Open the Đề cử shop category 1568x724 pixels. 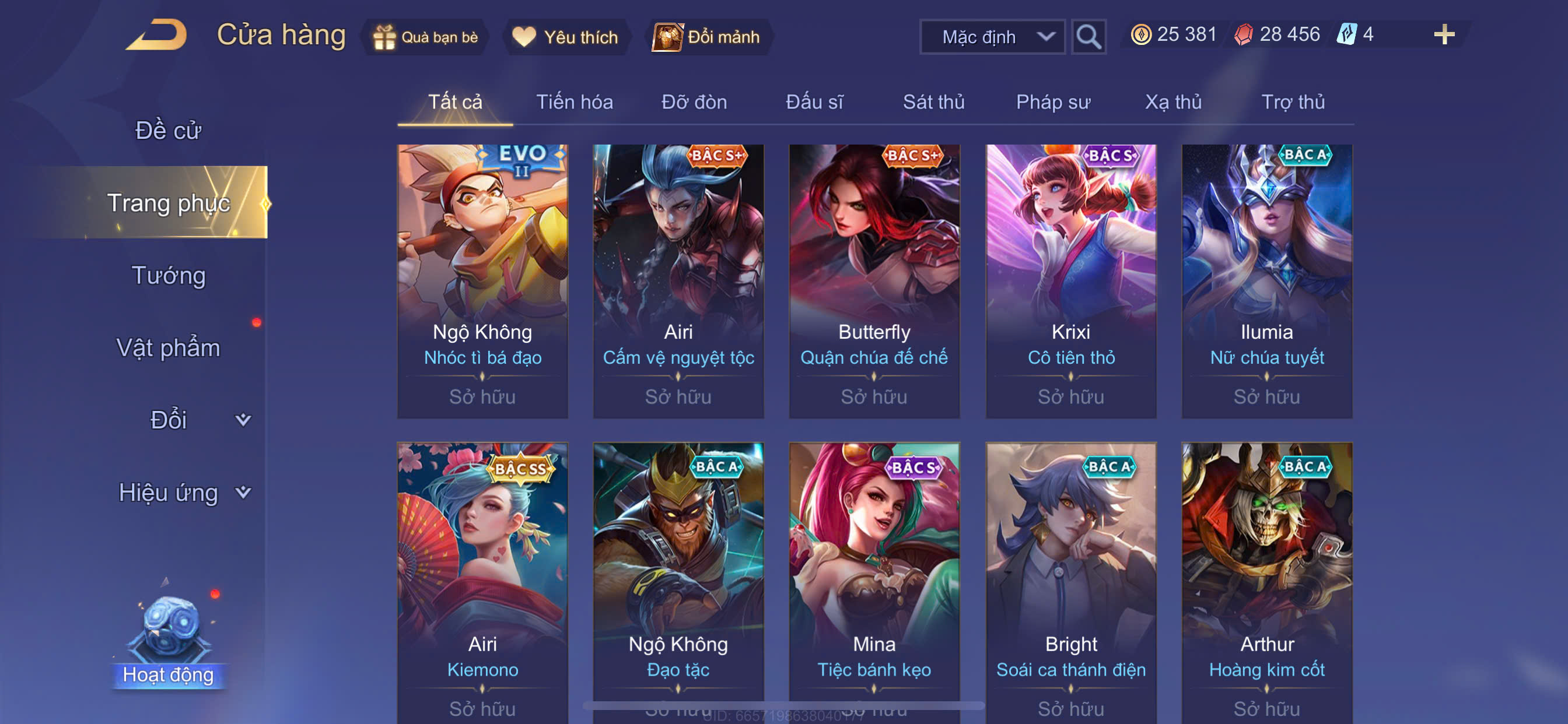168,130
